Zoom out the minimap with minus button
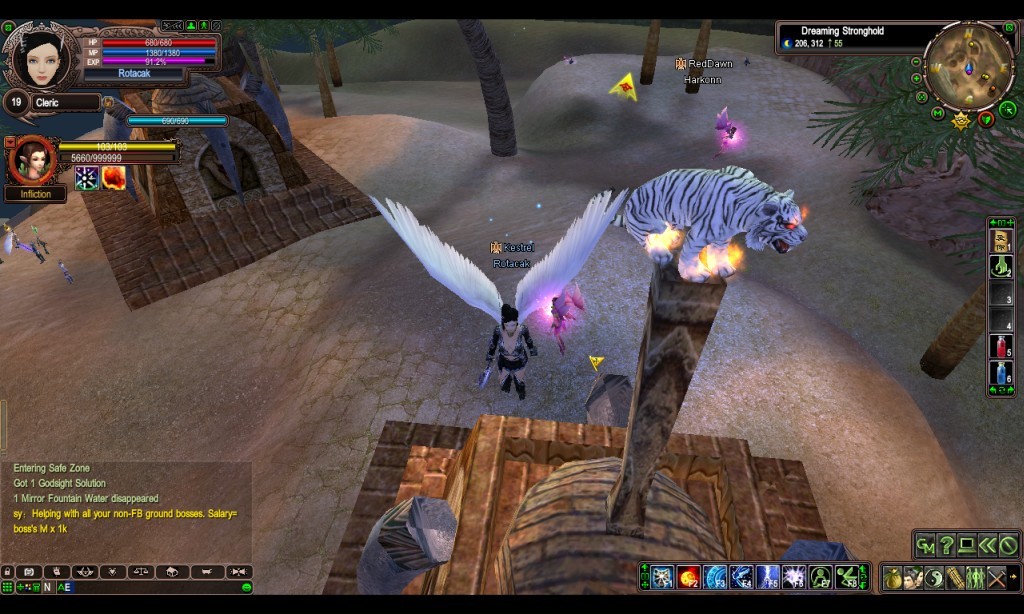This screenshot has height=614, width=1024. [x=917, y=61]
